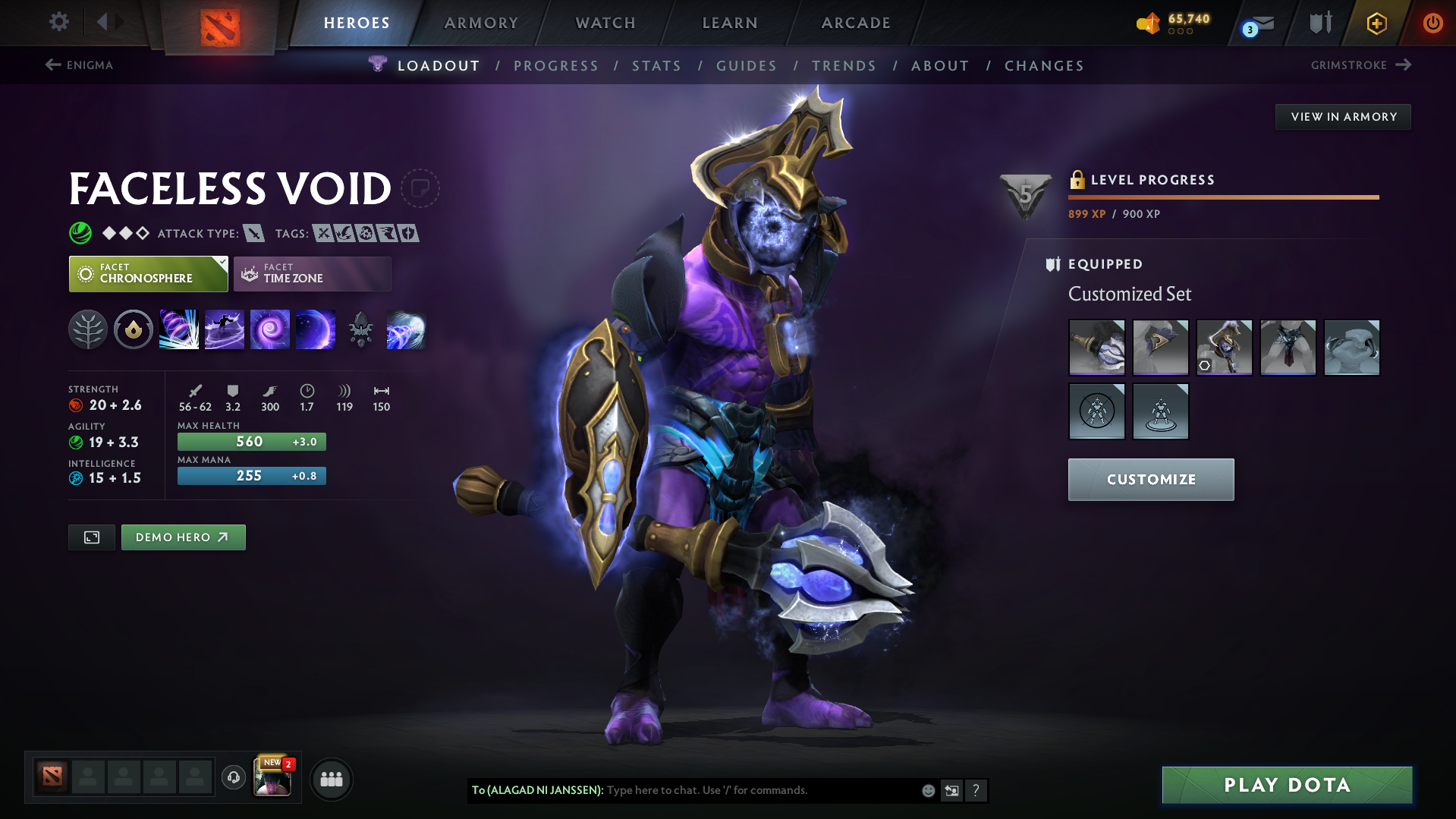Screen dimensions: 1456x819
Task: Select the Chronosphere facet
Action: pyautogui.click(x=148, y=273)
